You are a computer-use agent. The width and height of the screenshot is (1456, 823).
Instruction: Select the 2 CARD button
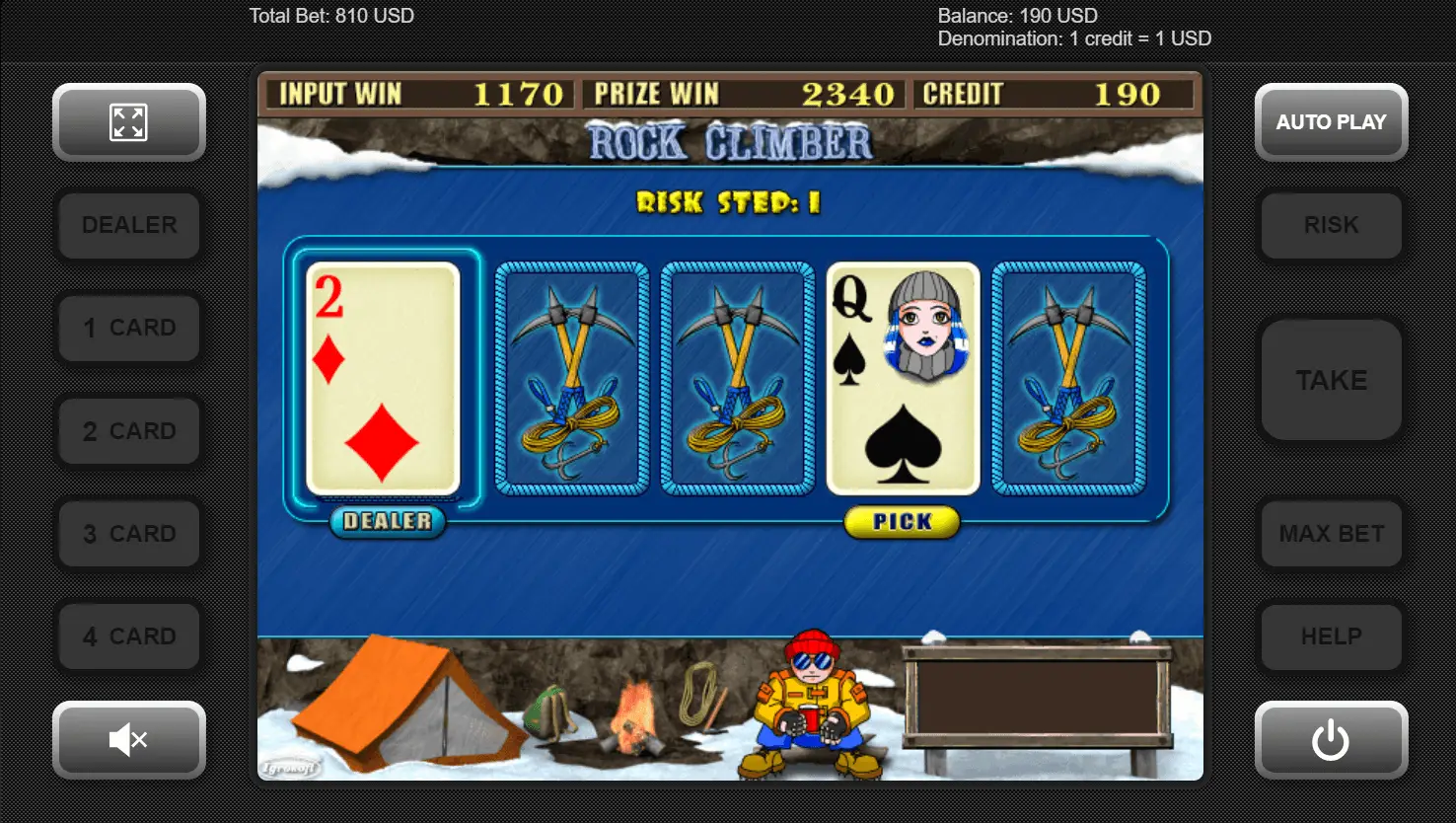129,431
